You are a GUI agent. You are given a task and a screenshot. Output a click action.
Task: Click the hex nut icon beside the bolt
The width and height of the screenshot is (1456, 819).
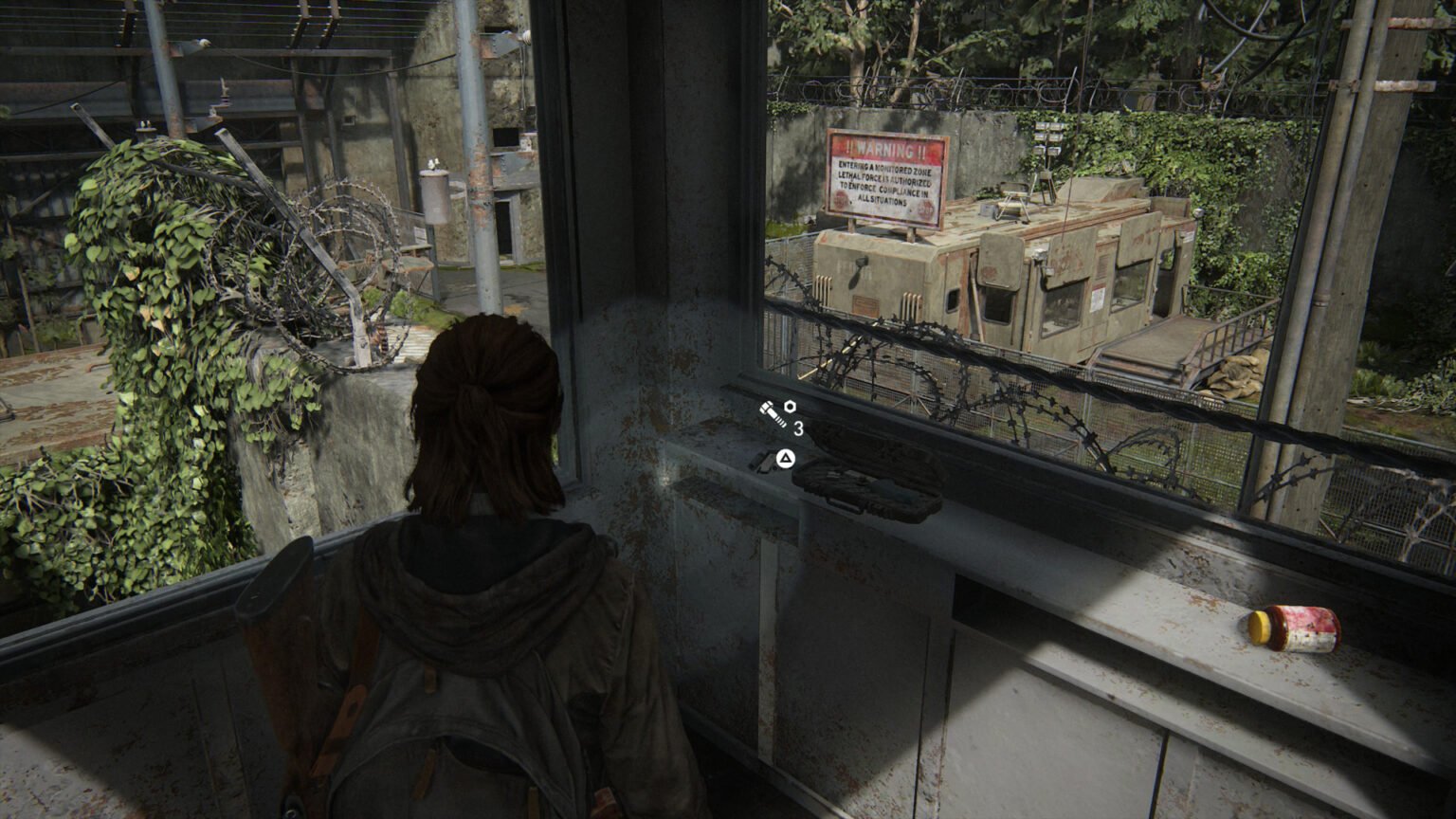[x=790, y=407]
